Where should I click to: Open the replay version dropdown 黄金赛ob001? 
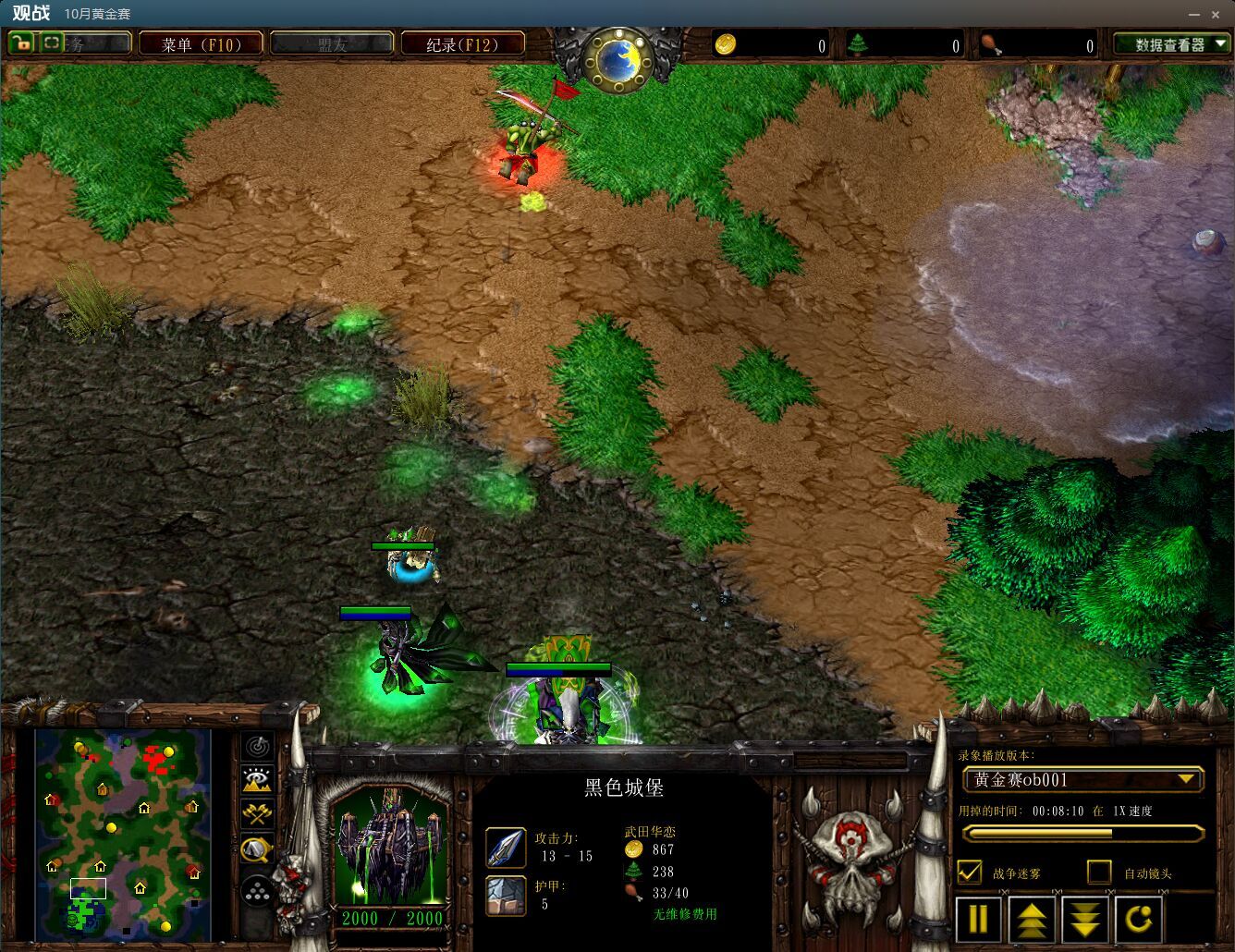(1082, 780)
